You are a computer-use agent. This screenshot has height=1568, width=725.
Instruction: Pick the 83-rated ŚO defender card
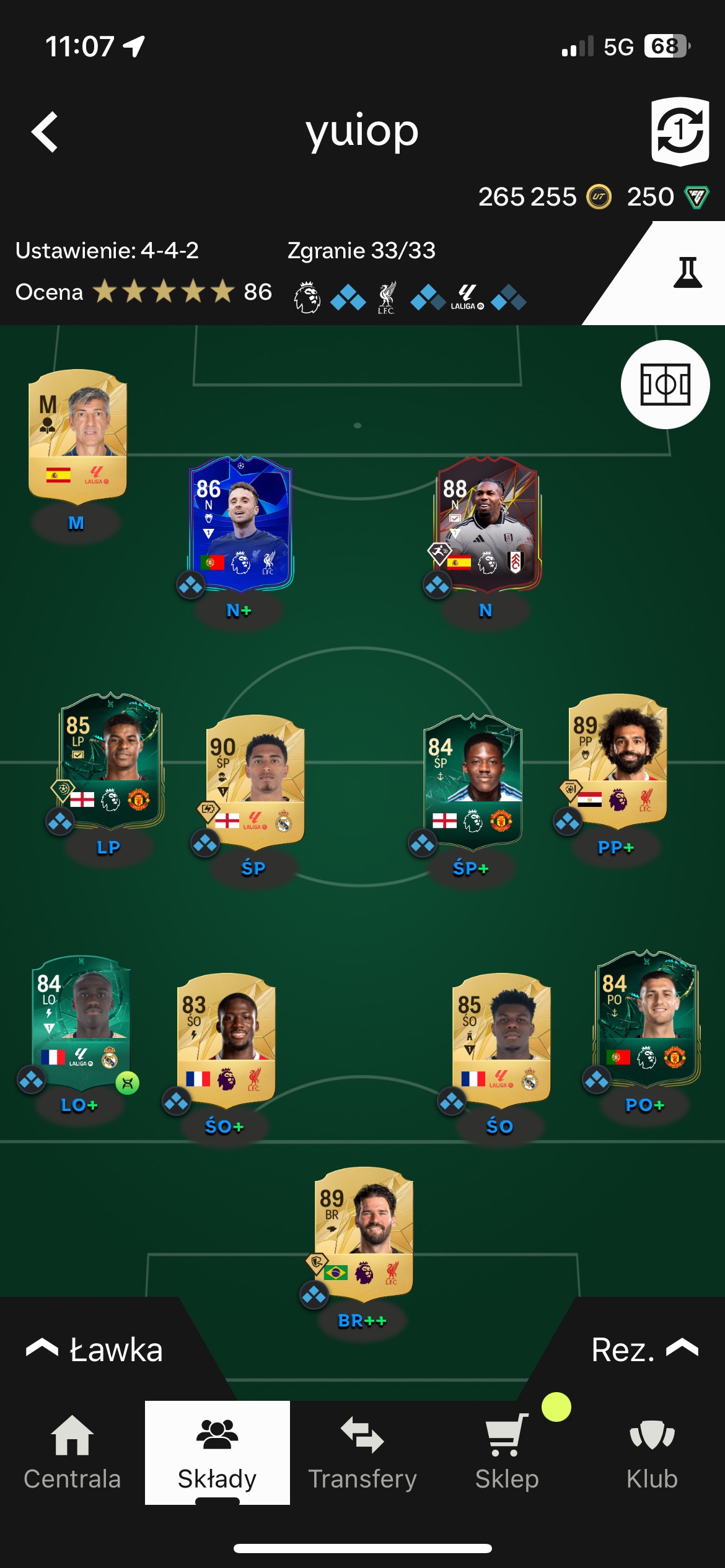tap(226, 1040)
